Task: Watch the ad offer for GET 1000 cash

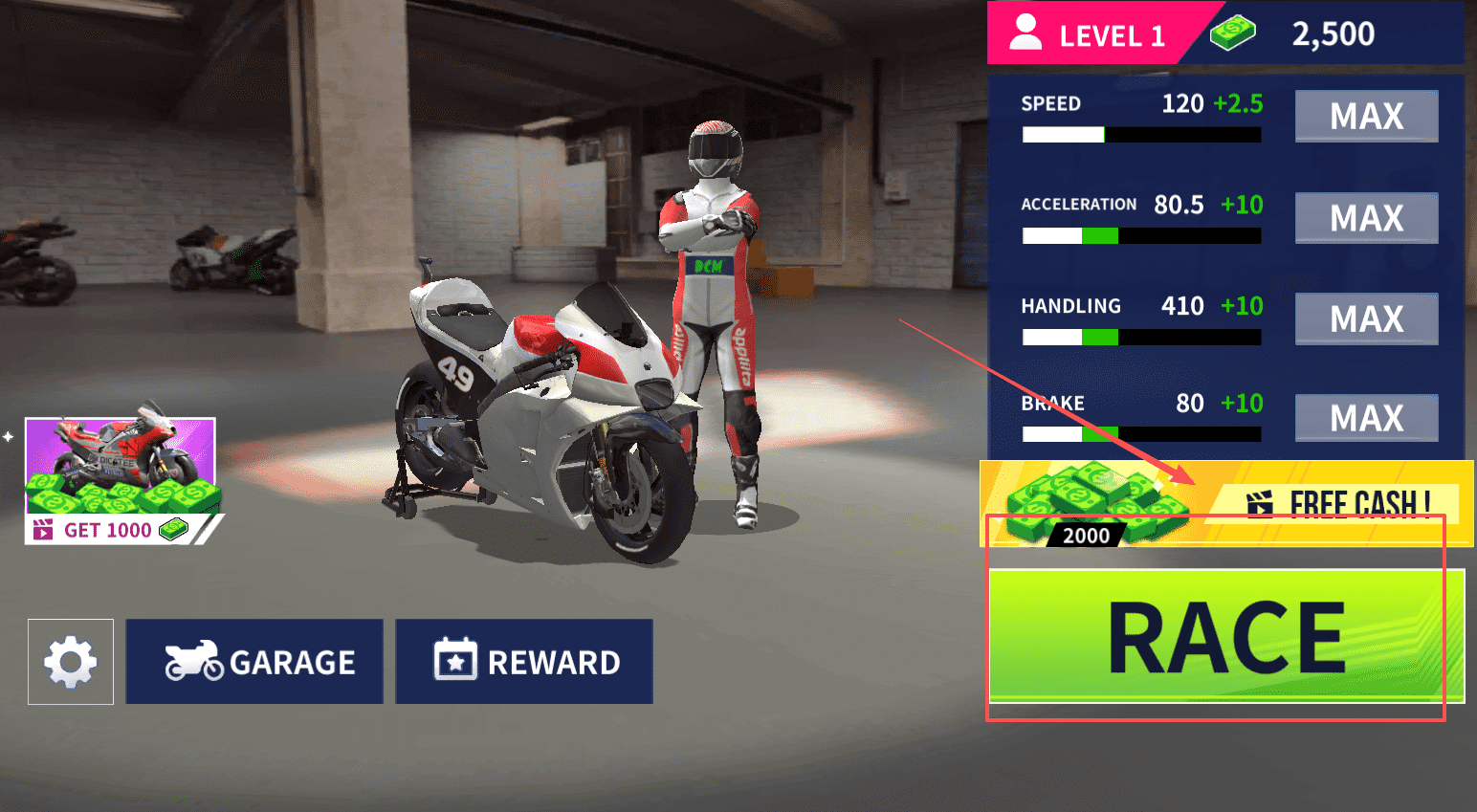Action: click(x=121, y=481)
